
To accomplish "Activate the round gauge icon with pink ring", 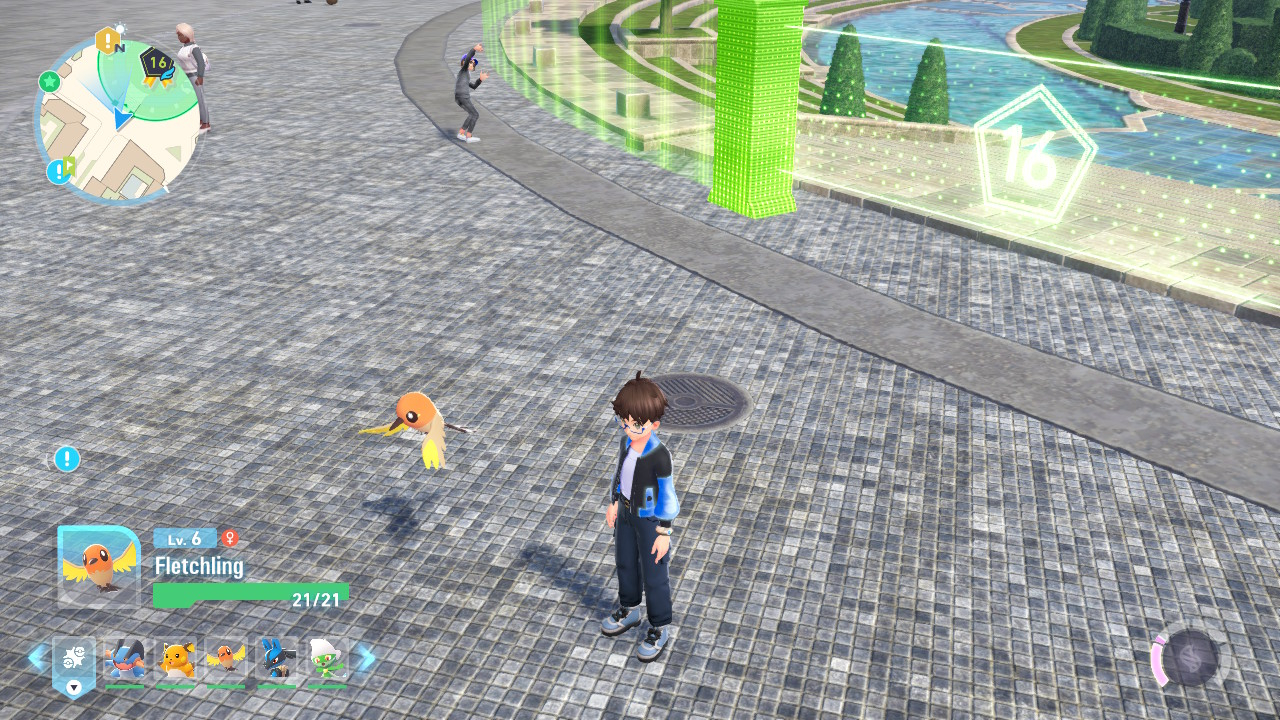I will (x=1190, y=659).
